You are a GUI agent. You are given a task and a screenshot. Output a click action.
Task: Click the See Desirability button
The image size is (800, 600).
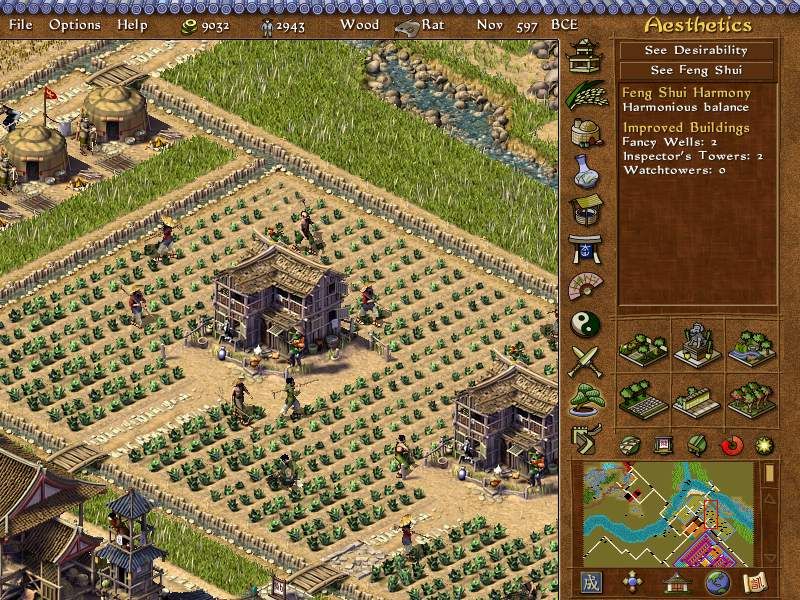pyautogui.click(x=696, y=50)
